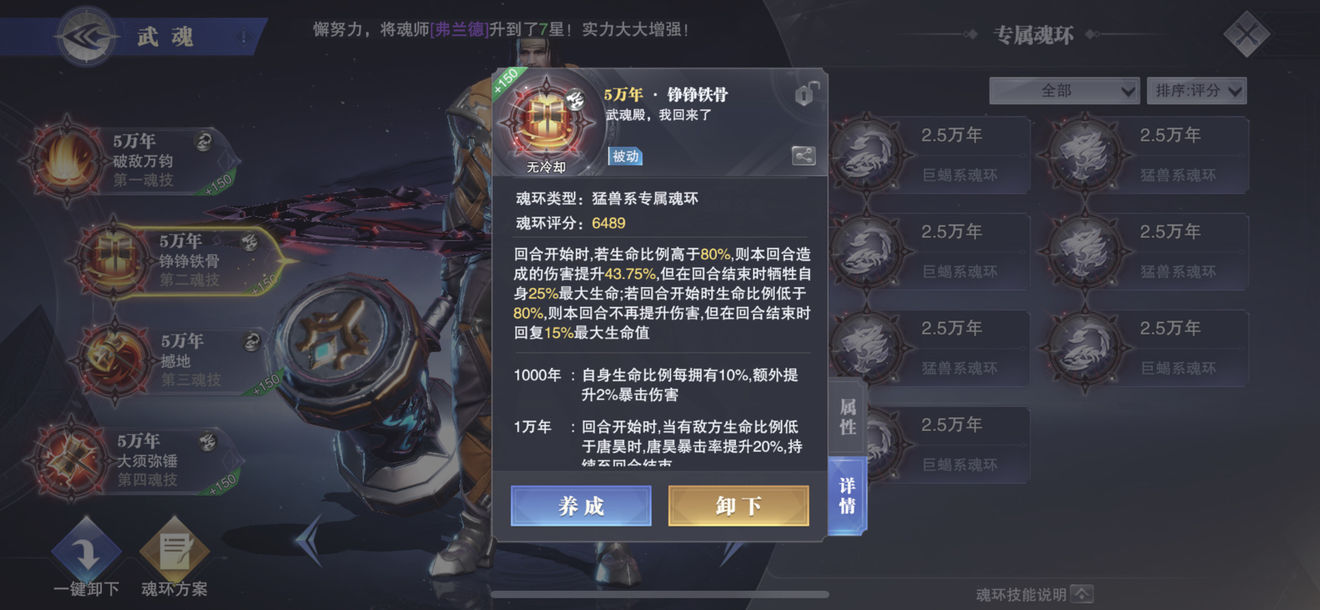Select first soul skill 破敌万钧
Viewport: 1320px width, 610px height.
(x=140, y=160)
